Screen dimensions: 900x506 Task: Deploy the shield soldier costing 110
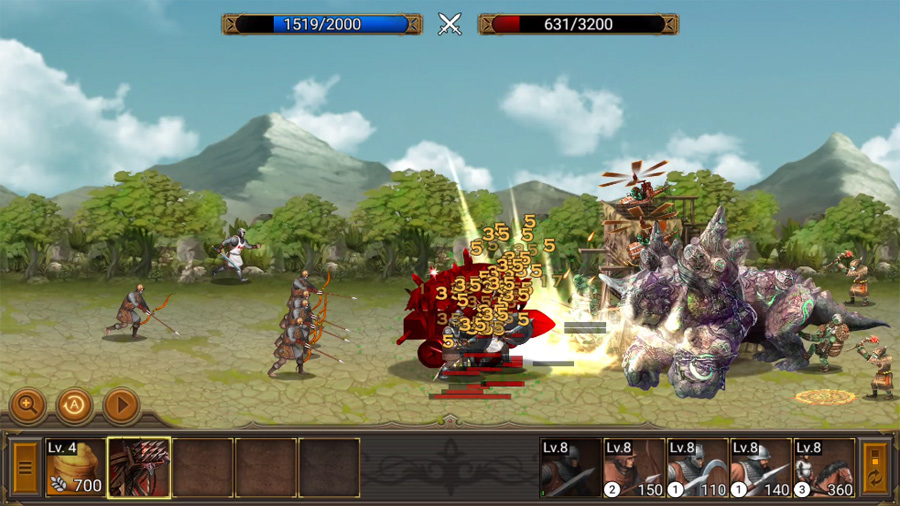click(x=697, y=468)
